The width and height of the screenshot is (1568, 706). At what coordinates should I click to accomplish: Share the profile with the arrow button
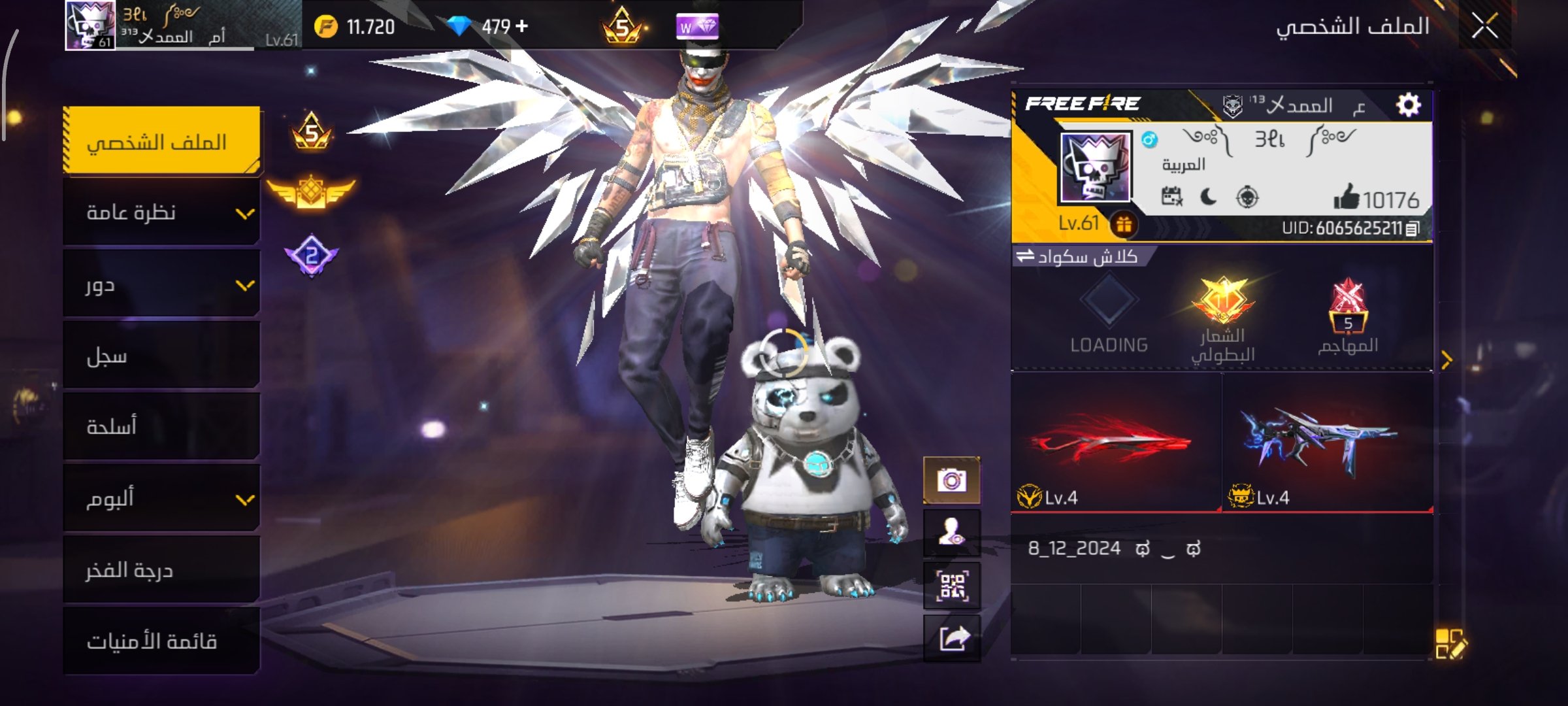951,639
